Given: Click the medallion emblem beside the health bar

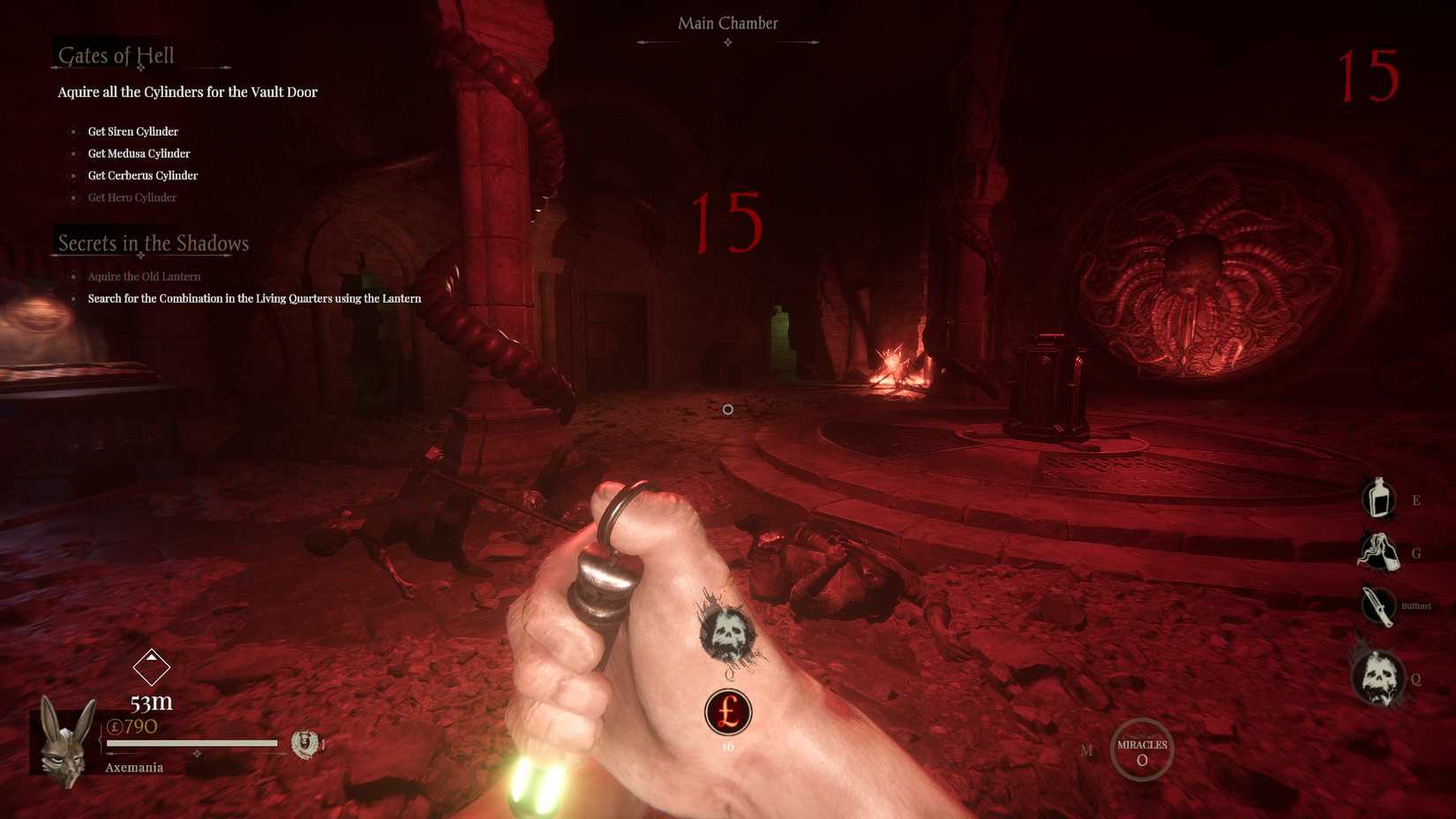Looking at the screenshot, I should (303, 744).
